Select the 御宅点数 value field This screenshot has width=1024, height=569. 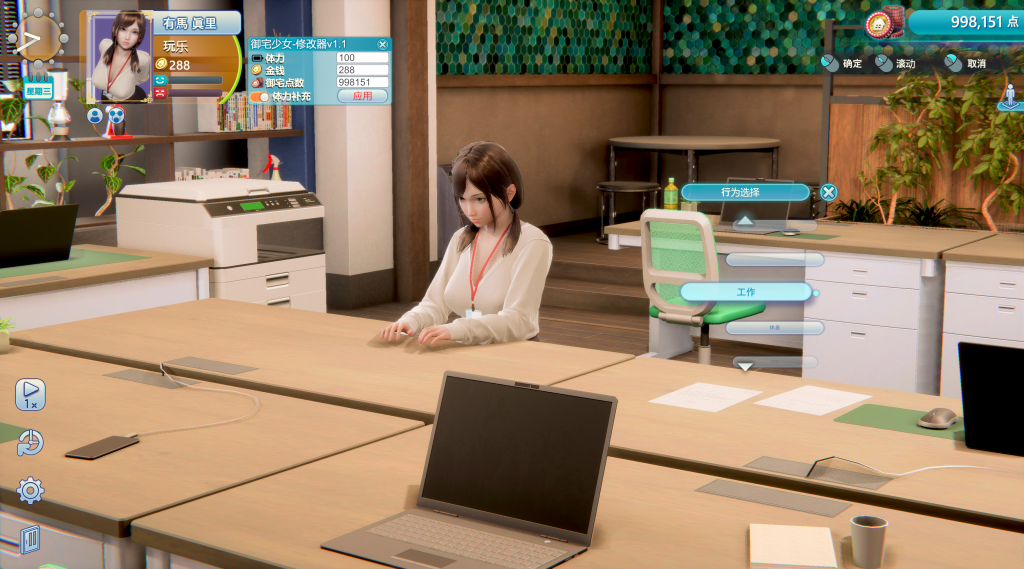362,83
